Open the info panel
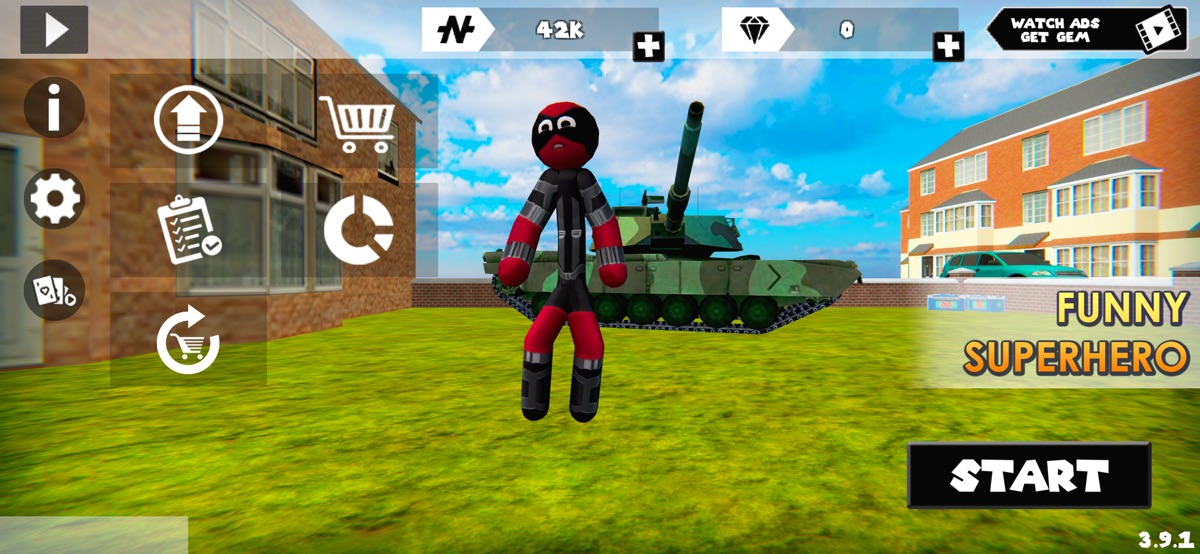This screenshot has height=554, width=1200. pos(54,108)
